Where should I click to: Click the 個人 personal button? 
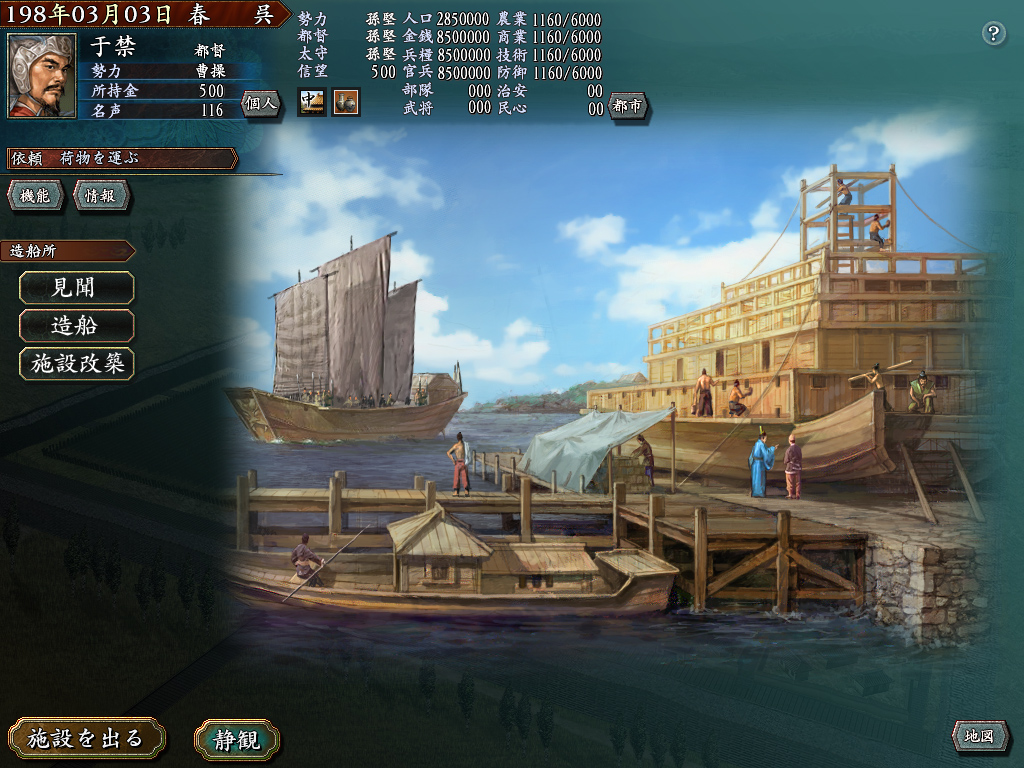point(260,104)
